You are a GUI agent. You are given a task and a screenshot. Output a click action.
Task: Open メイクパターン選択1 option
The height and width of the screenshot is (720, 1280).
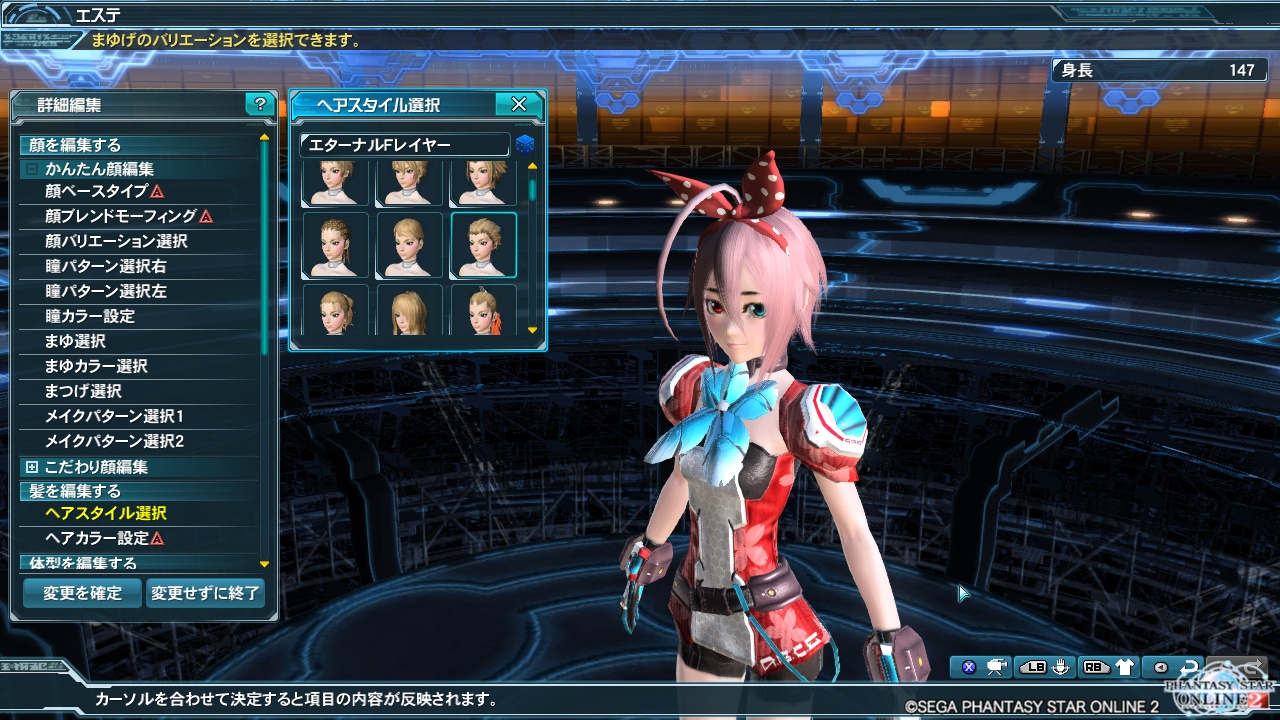click(114, 416)
